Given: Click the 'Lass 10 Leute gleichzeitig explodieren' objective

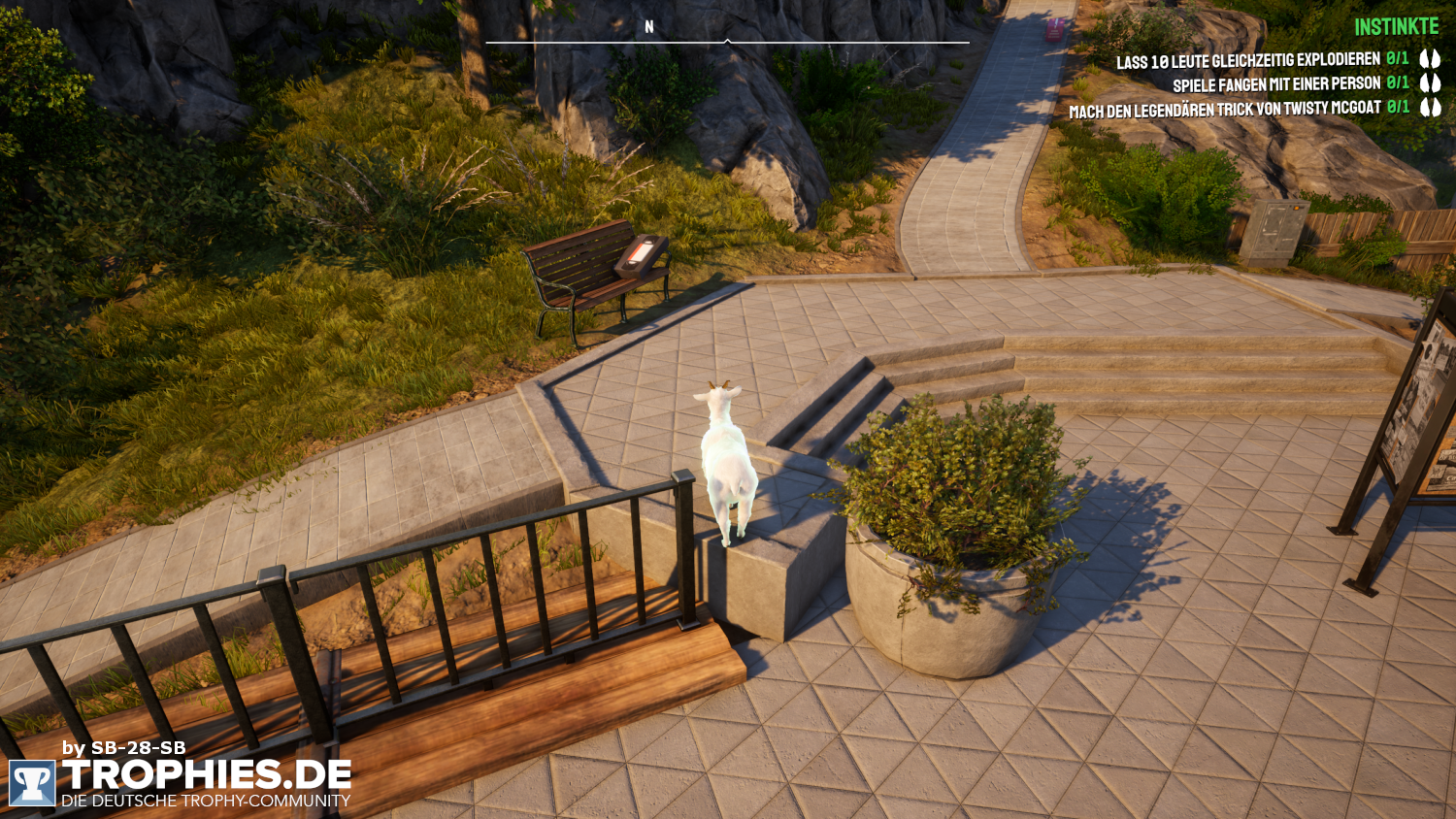Looking at the screenshot, I should pyautogui.click(x=1247, y=61).
